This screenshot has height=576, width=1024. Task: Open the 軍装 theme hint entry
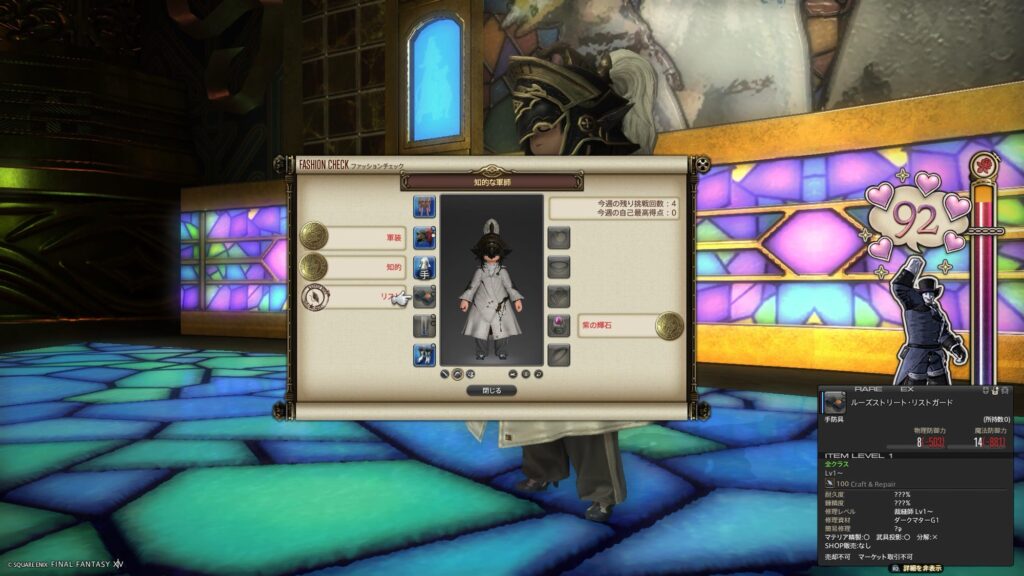pyautogui.click(x=367, y=237)
